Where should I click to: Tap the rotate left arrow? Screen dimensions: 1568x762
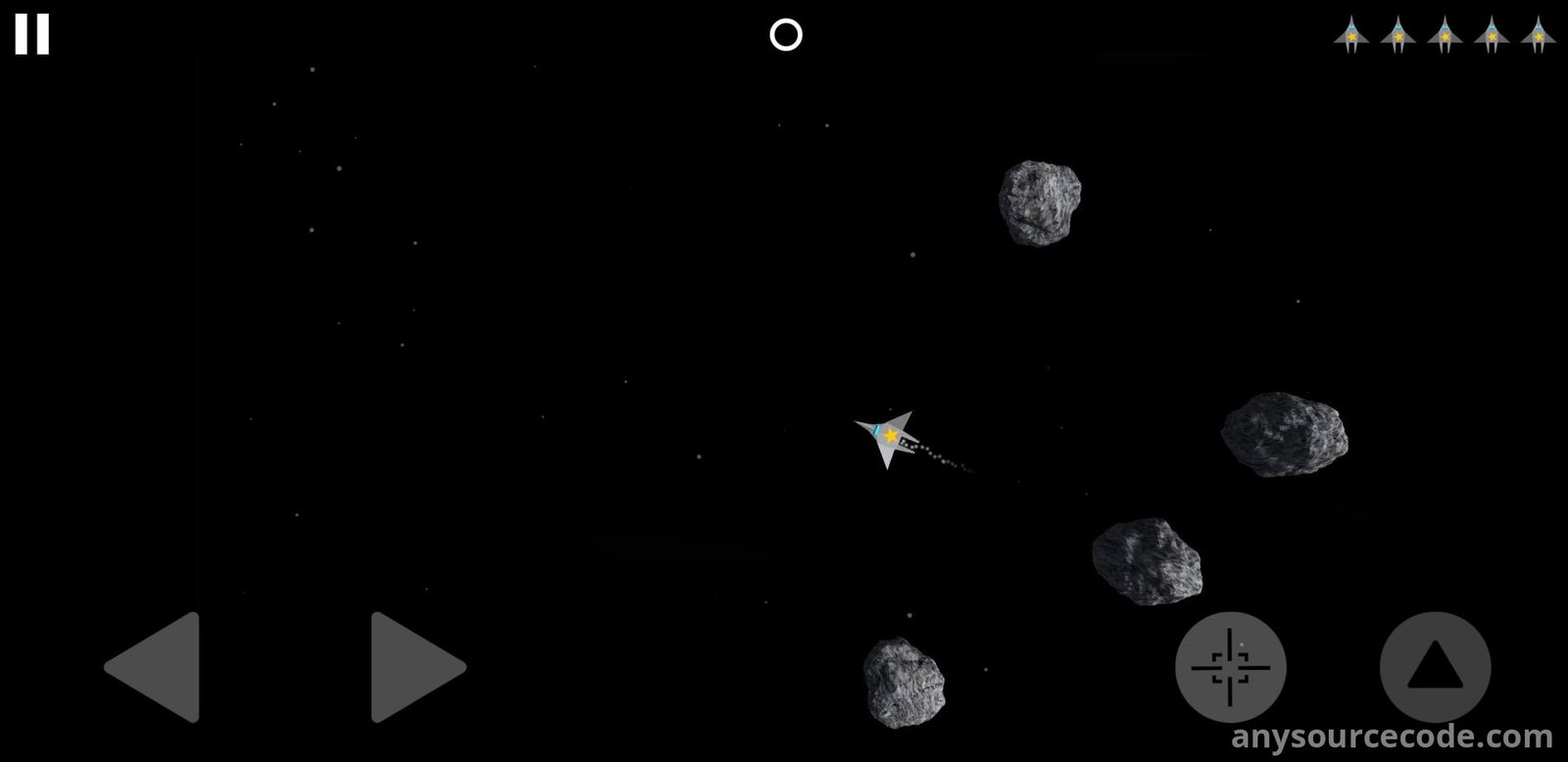157,667
